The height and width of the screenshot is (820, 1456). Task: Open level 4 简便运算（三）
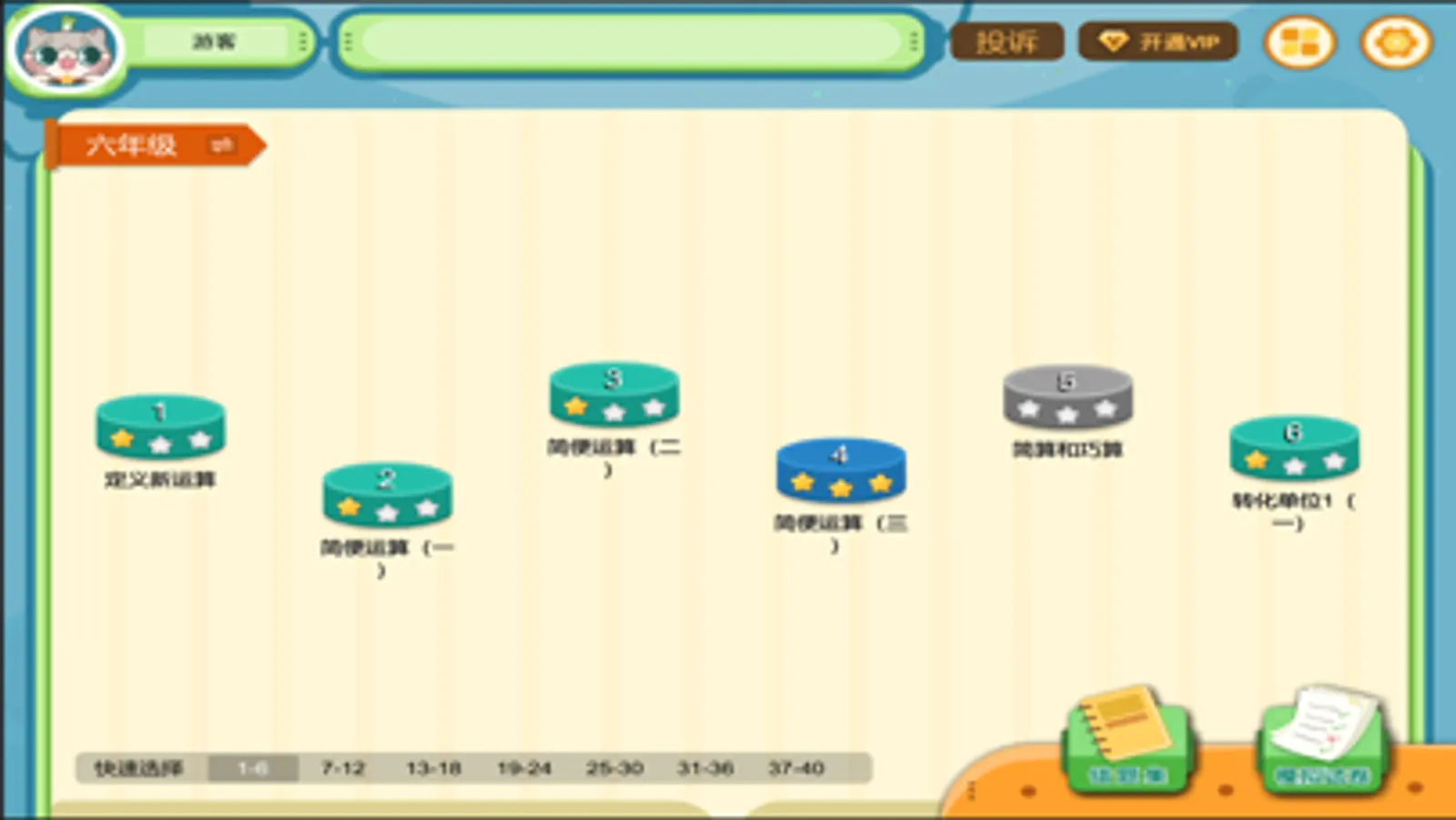click(x=840, y=469)
